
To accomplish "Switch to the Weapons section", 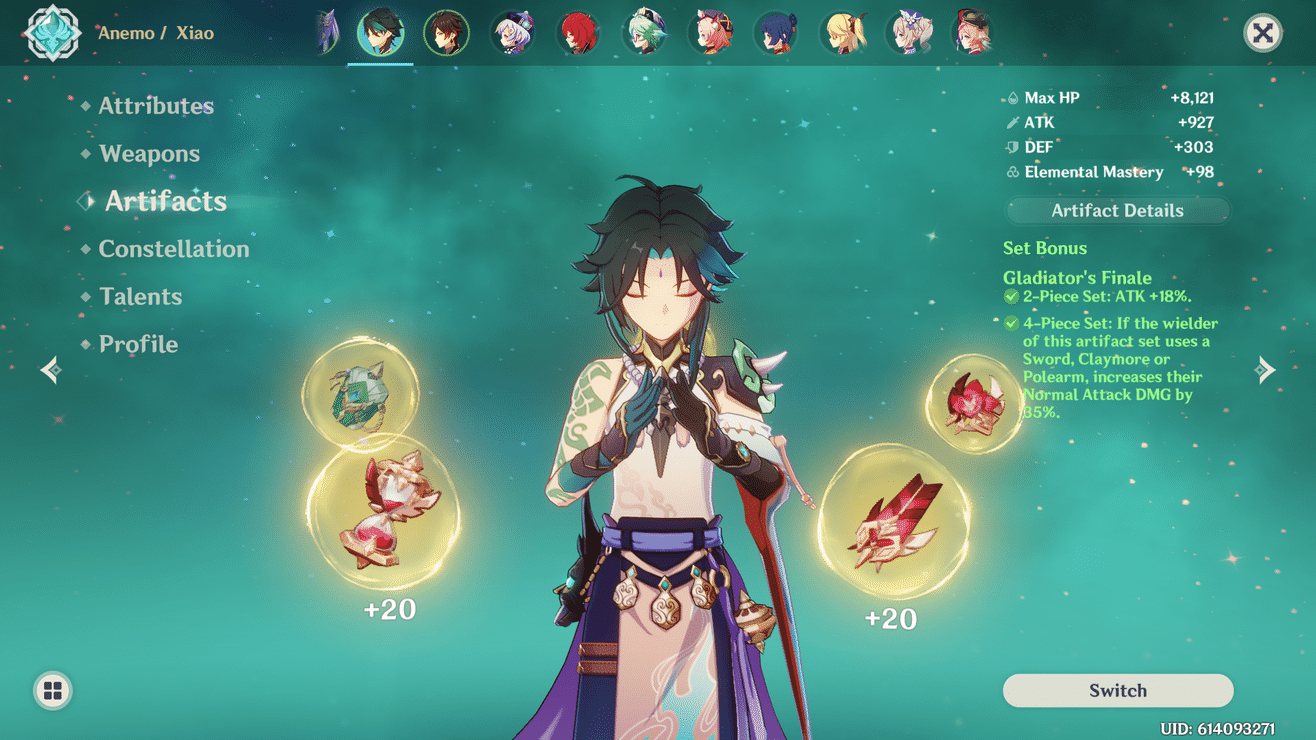I will point(150,153).
